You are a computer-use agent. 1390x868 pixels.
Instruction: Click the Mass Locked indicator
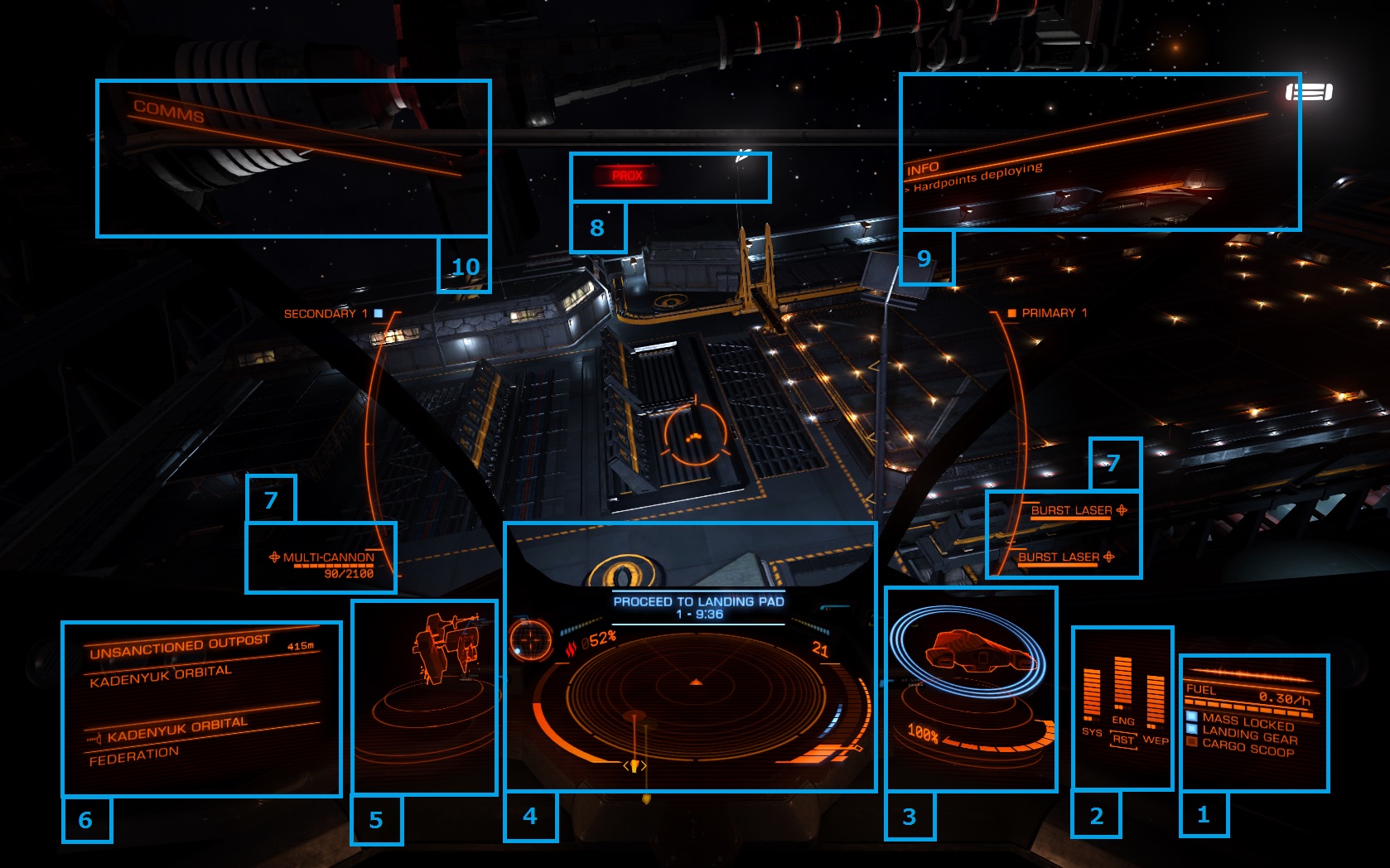pos(1248,721)
